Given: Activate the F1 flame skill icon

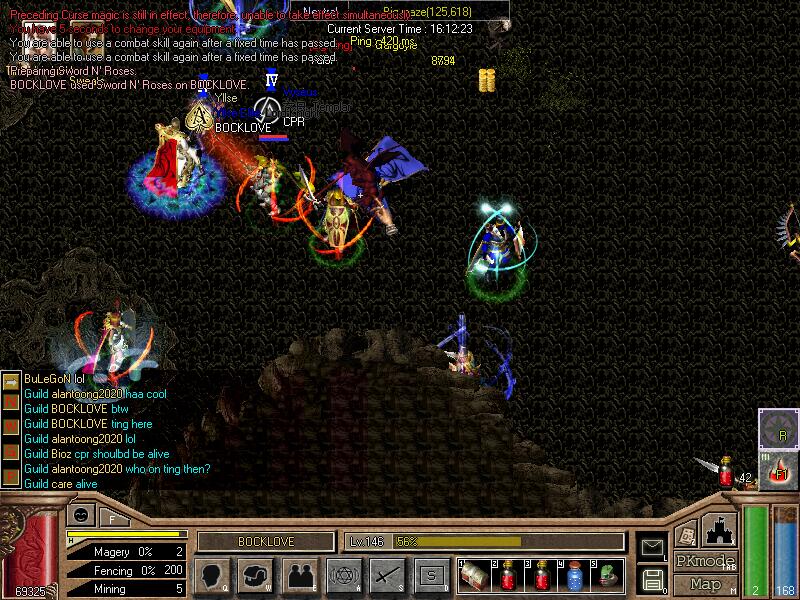Looking at the screenshot, I should tap(778, 470).
